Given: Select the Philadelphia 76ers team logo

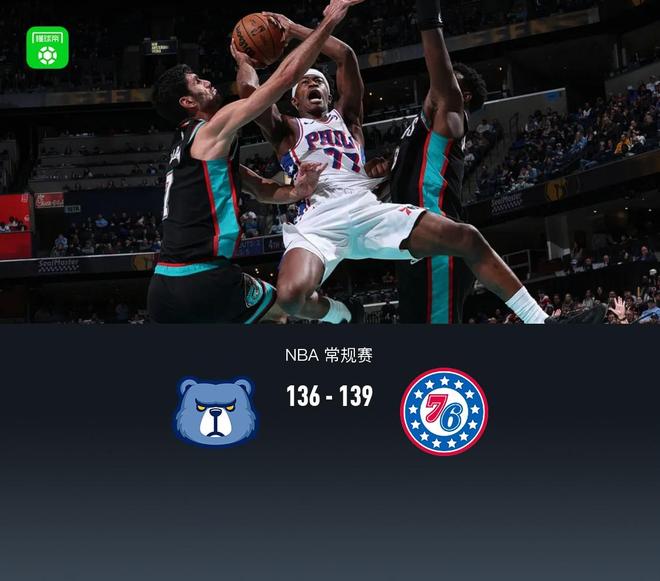Looking at the screenshot, I should coord(443,411).
